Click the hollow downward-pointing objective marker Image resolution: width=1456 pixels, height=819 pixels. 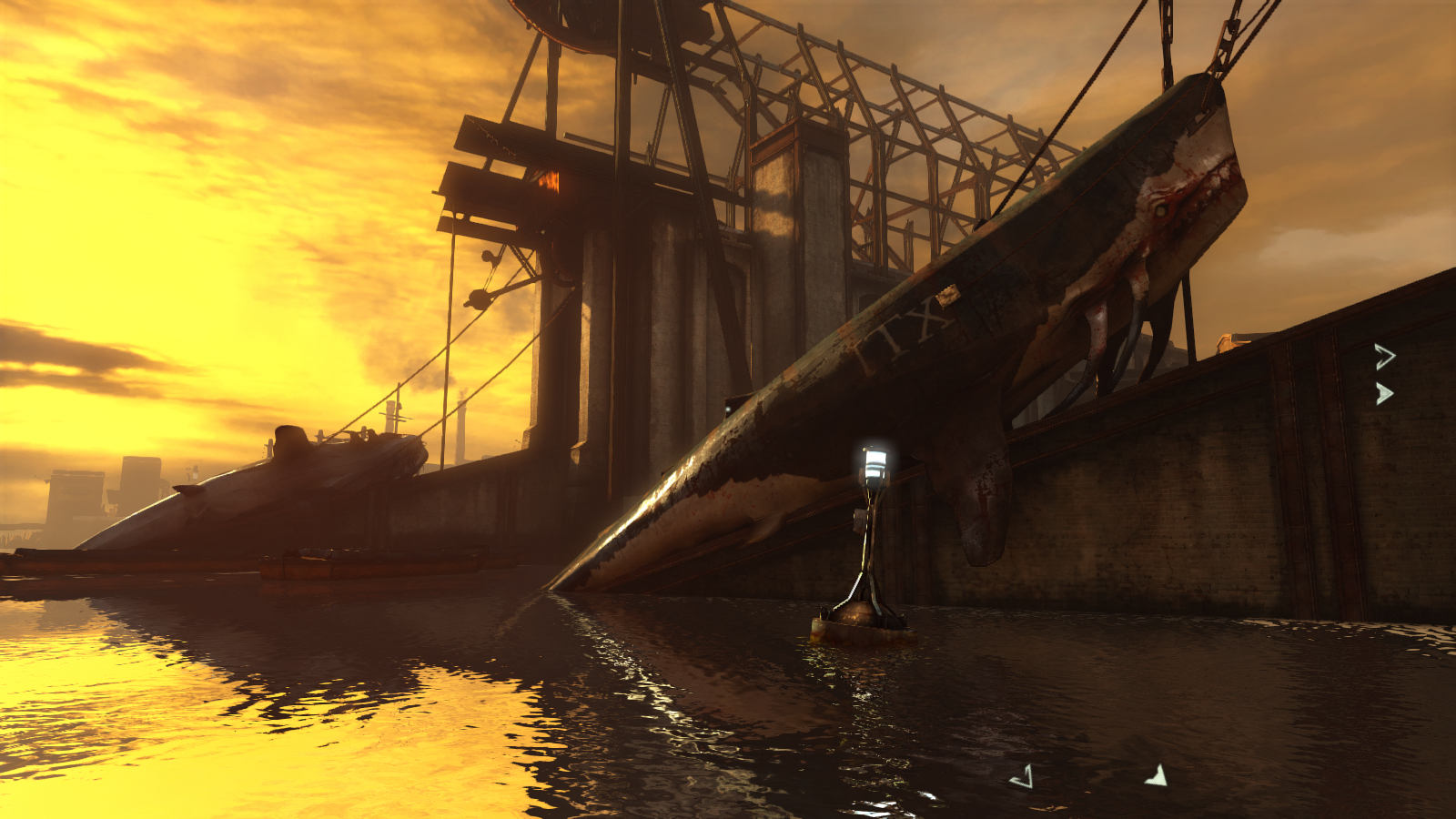[1023, 776]
